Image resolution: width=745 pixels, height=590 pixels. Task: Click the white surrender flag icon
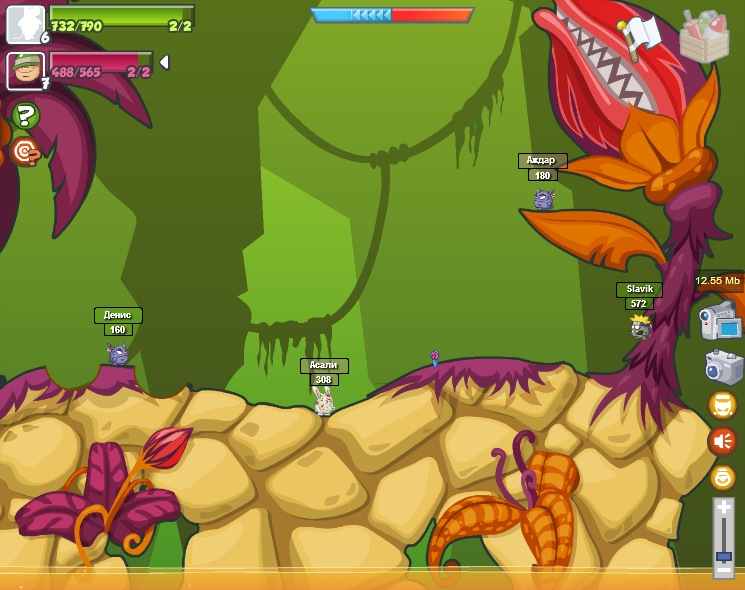click(x=639, y=36)
